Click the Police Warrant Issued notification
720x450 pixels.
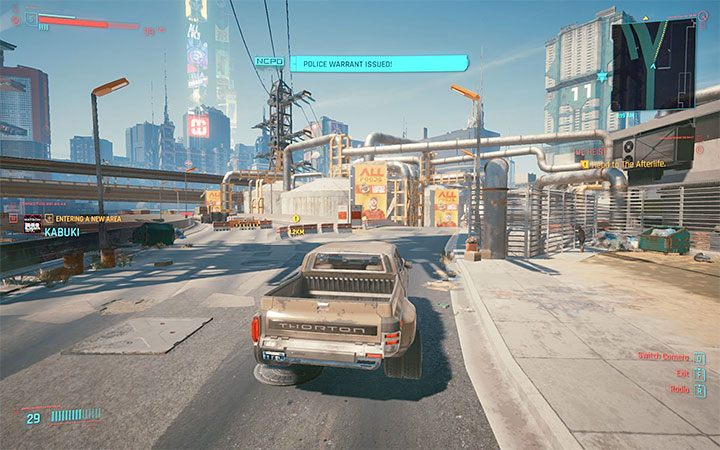[378, 64]
